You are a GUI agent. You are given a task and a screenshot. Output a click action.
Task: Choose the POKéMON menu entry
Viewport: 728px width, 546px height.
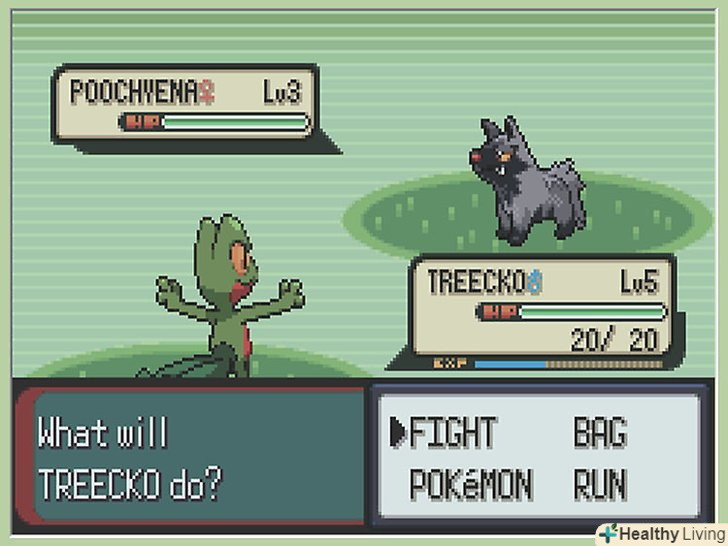(471, 485)
